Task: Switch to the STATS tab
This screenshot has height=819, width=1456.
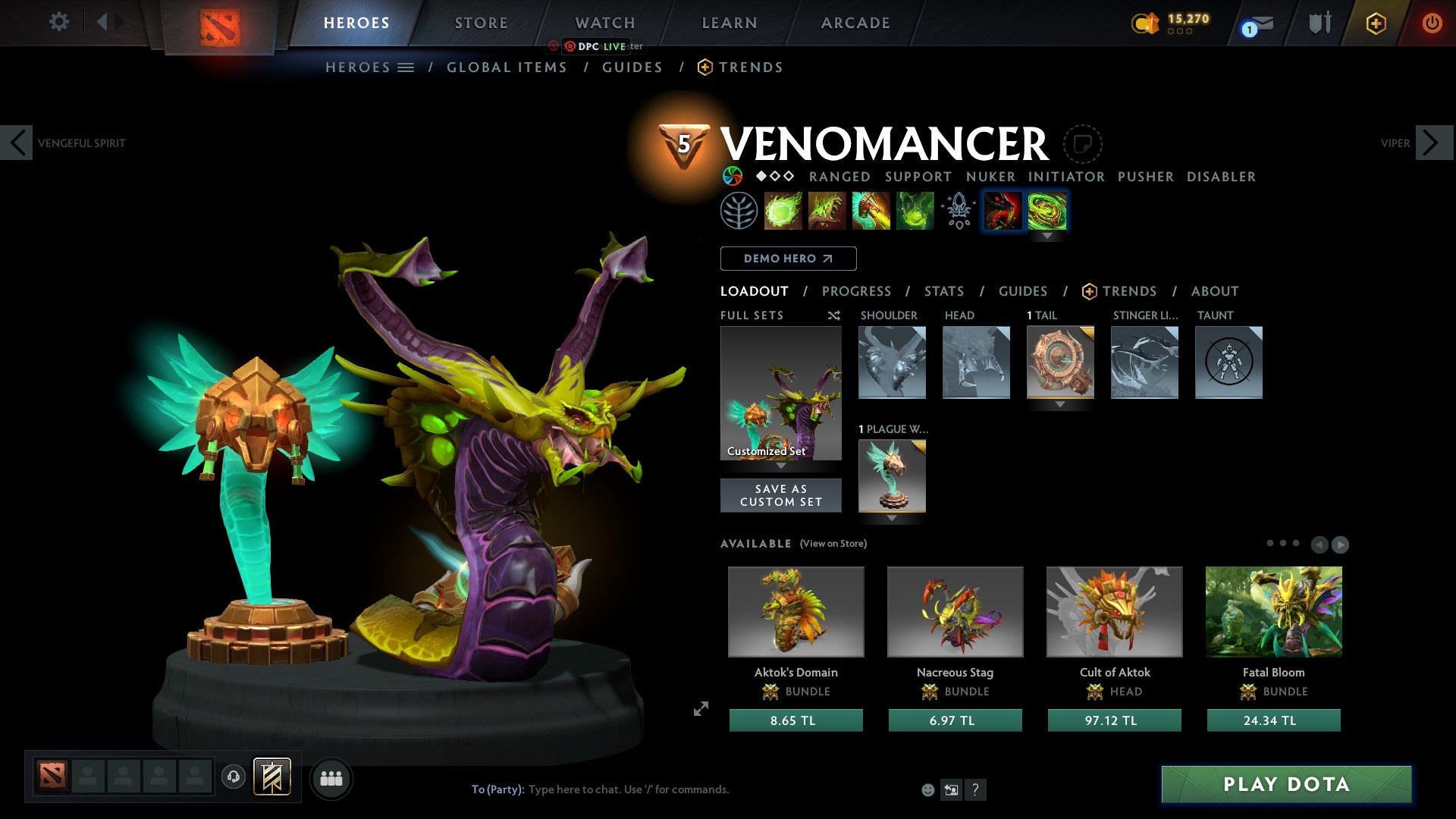Action: 944,290
